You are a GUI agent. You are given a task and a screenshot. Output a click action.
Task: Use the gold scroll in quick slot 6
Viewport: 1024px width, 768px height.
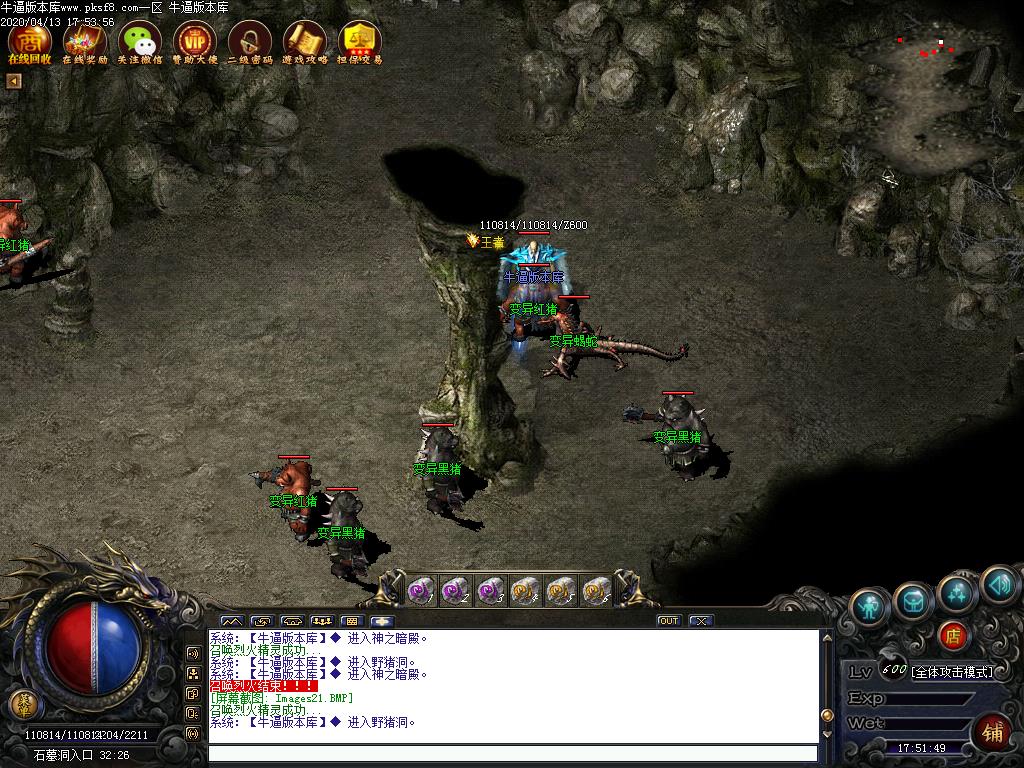click(596, 591)
